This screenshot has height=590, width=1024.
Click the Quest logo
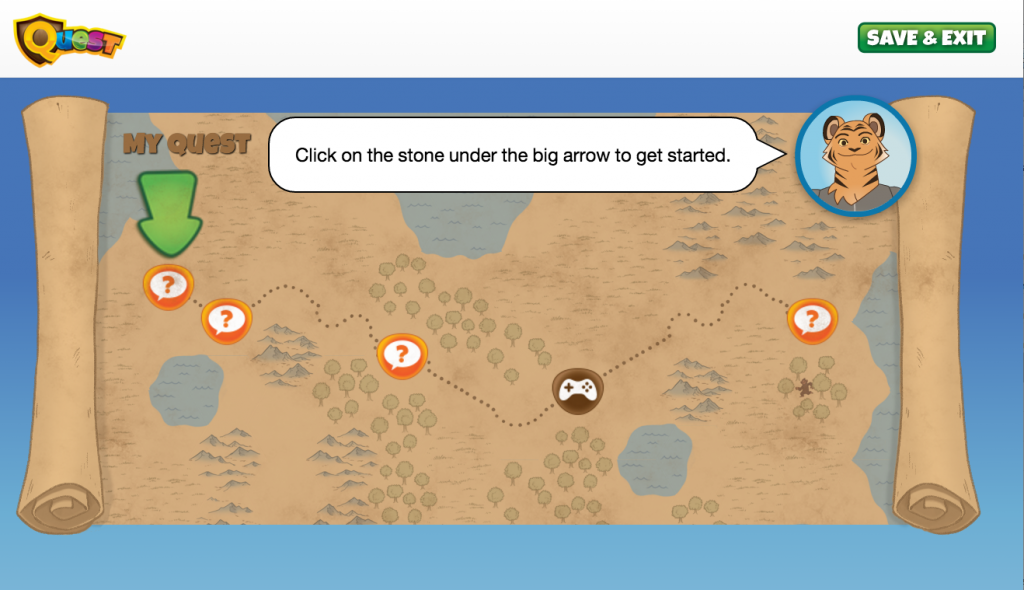coord(70,39)
